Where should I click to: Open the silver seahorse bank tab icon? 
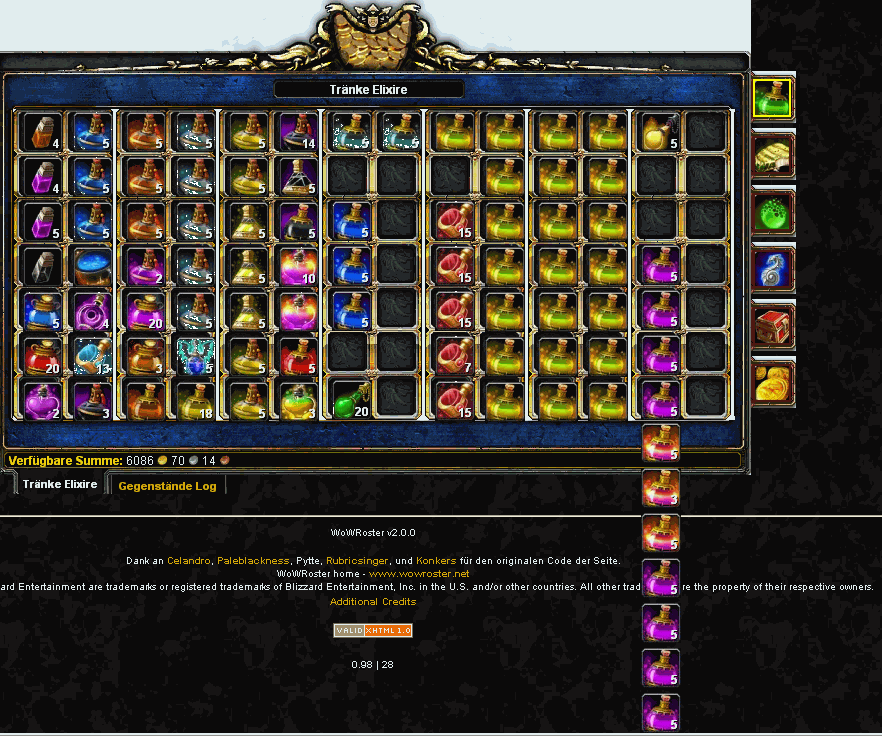click(773, 269)
